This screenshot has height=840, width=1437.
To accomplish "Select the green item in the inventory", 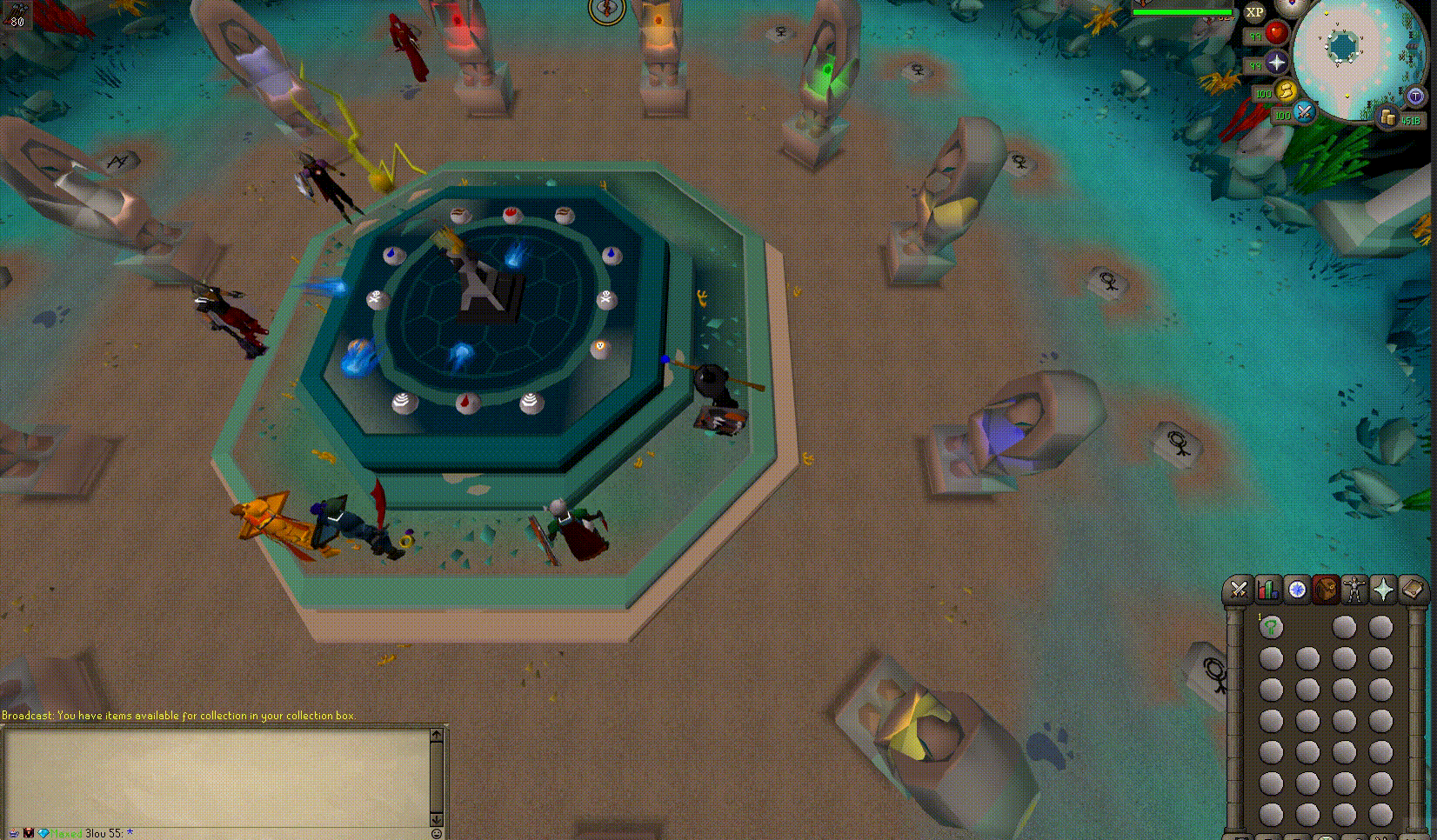I will coord(1271,627).
